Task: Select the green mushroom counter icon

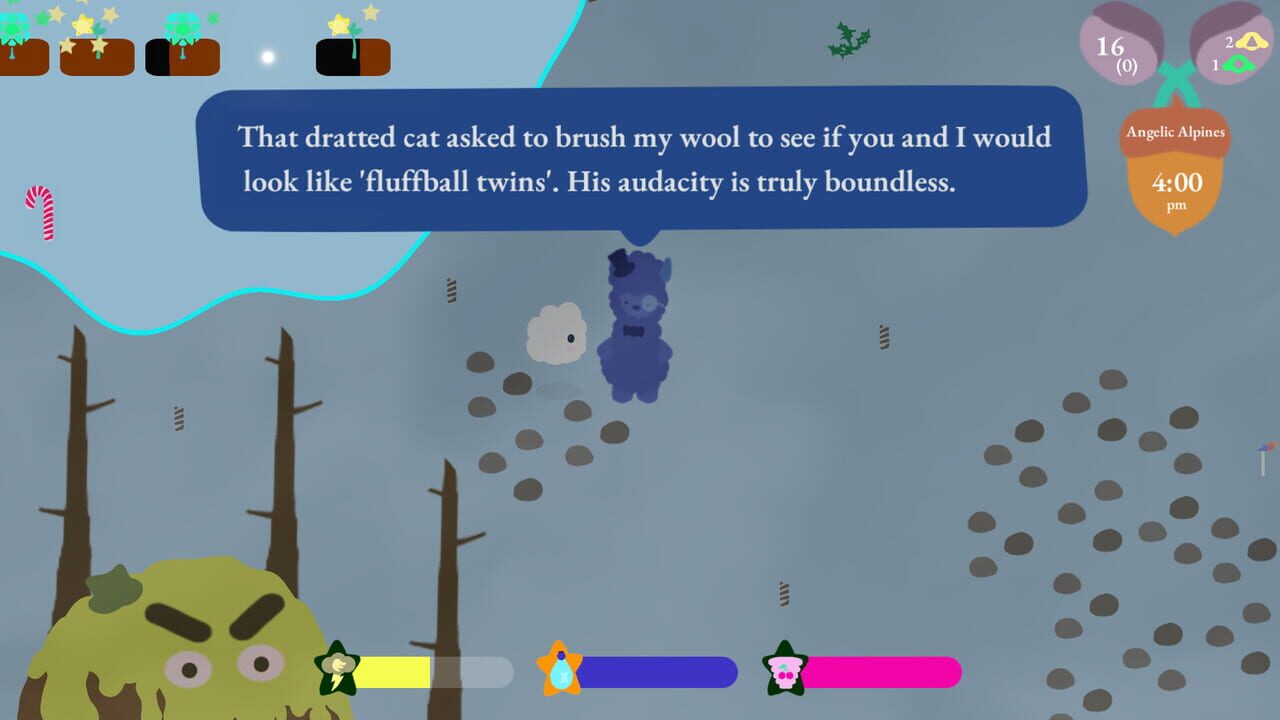Action: [x=1240, y=65]
